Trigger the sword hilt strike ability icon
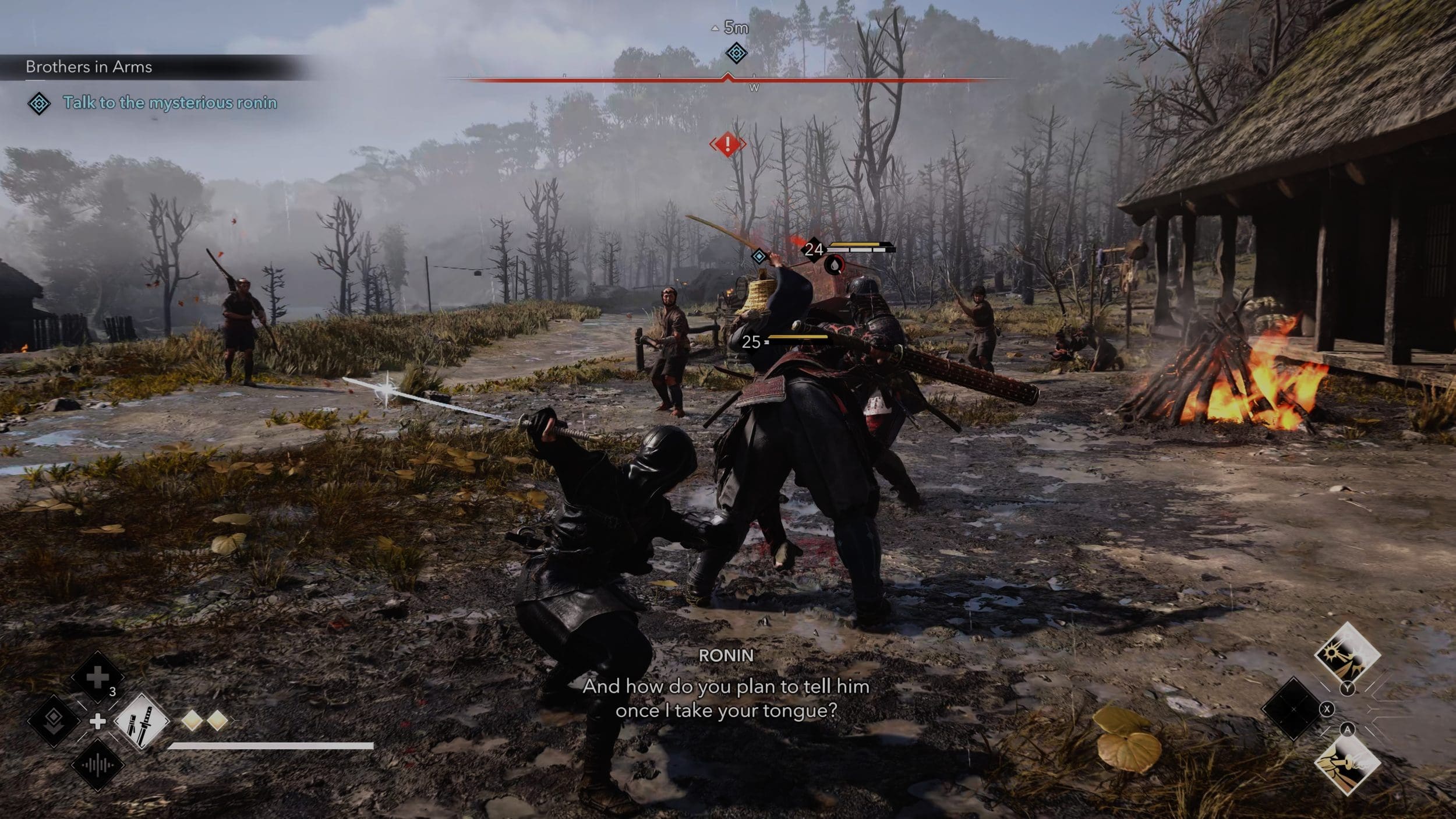 [1347, 764]
